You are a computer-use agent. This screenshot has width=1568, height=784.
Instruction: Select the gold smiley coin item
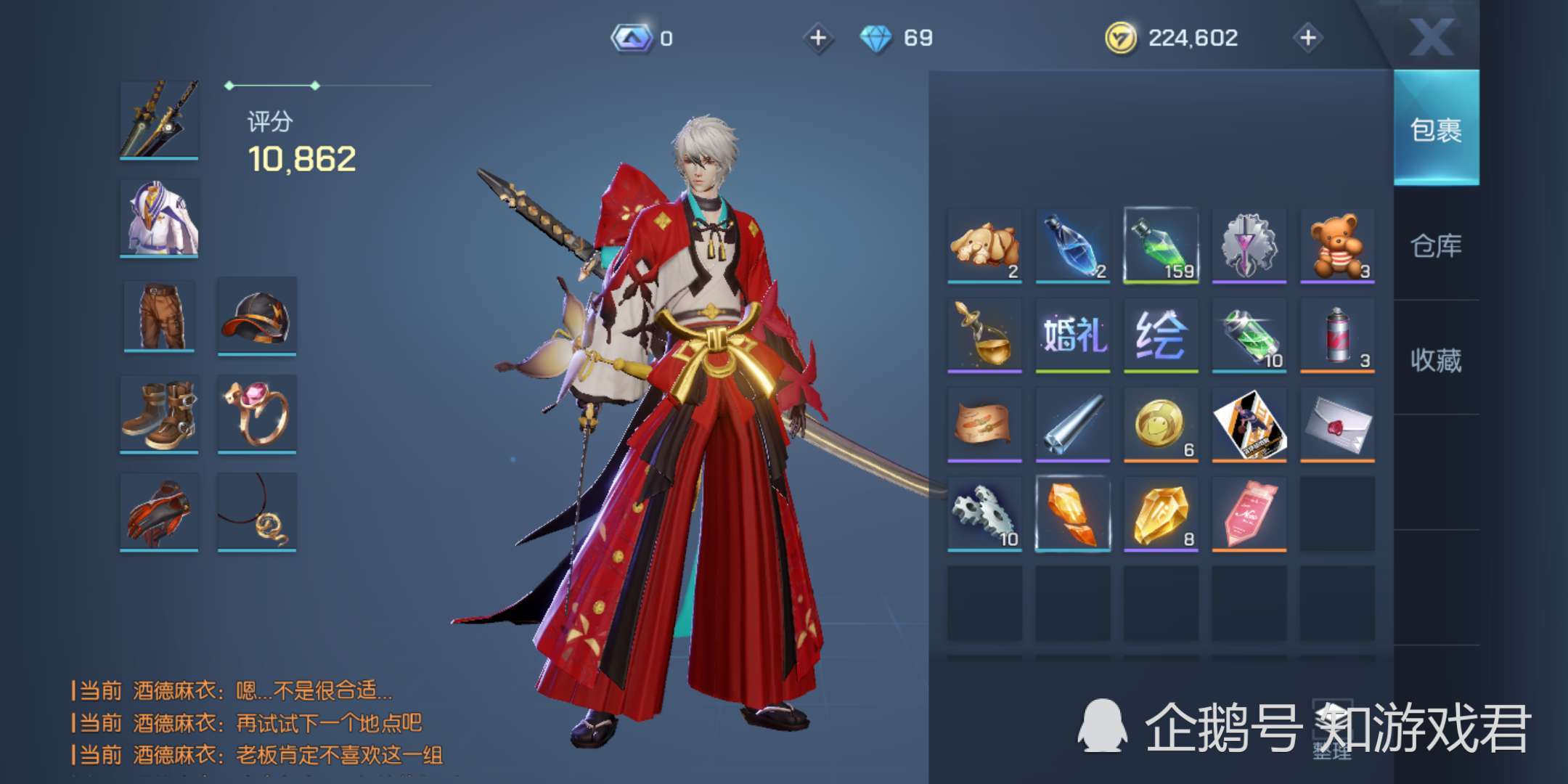coord(1161,424)
